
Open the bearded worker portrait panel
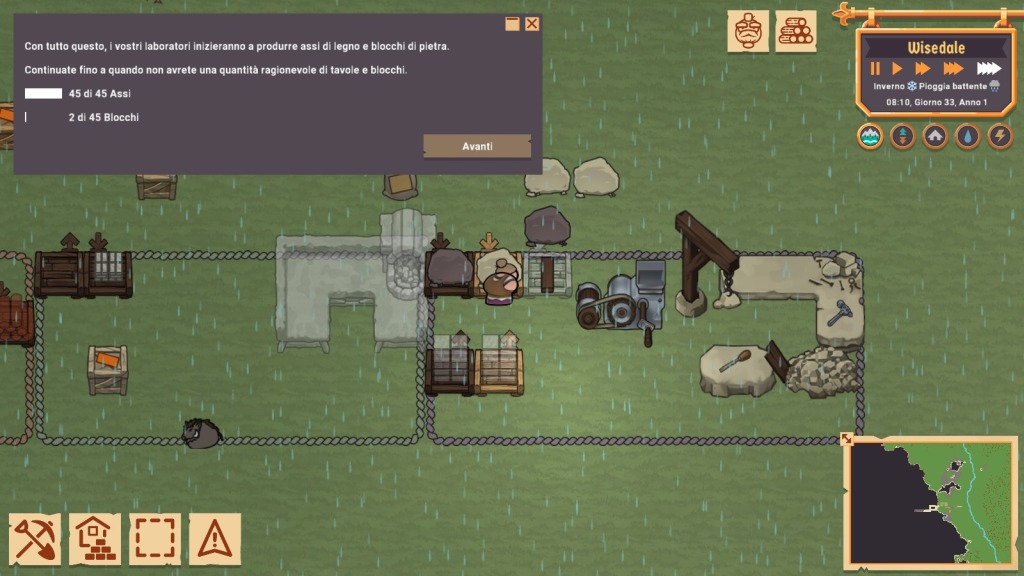point(748,31)
